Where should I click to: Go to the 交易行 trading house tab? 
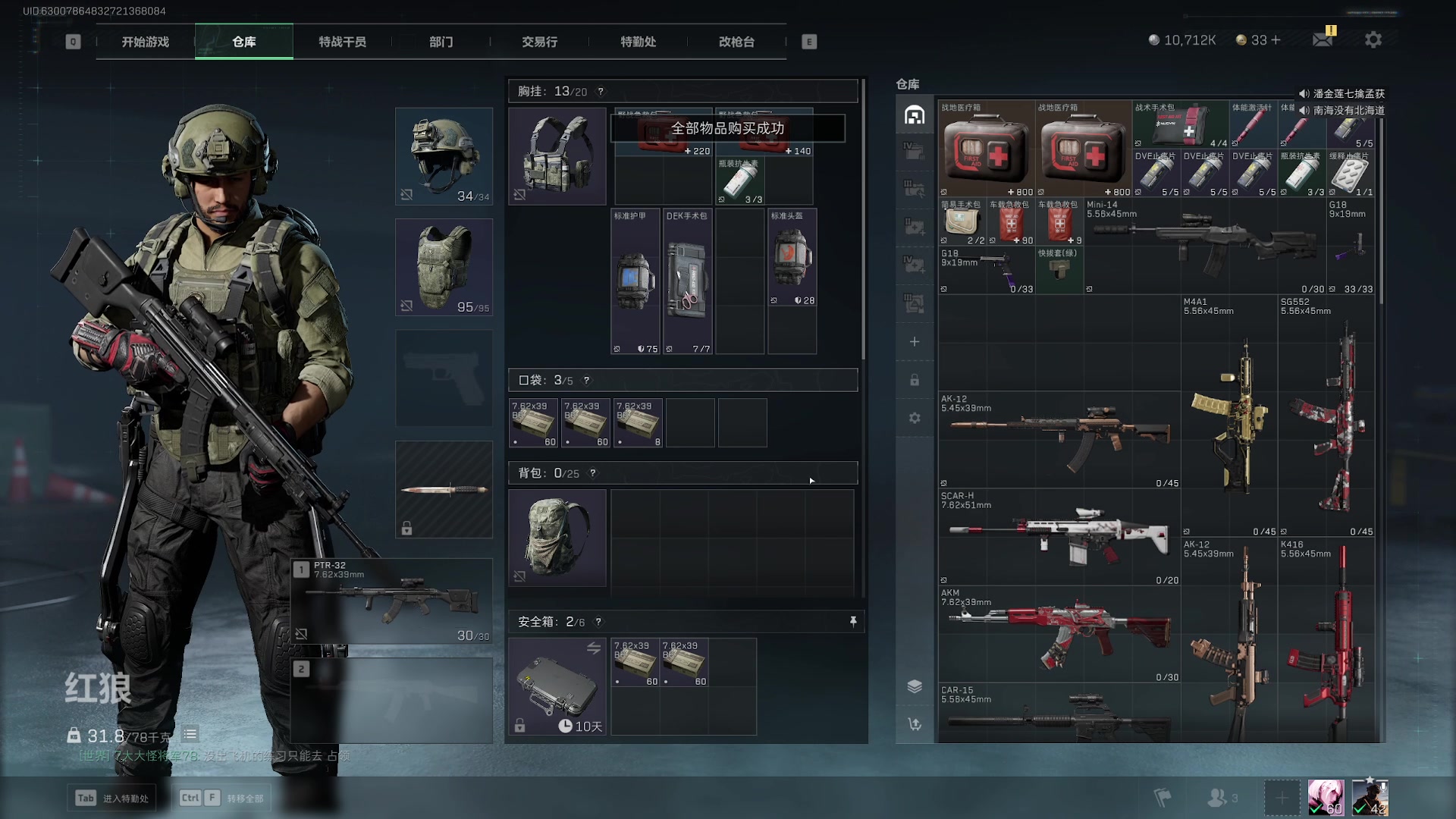click(539, 42)
